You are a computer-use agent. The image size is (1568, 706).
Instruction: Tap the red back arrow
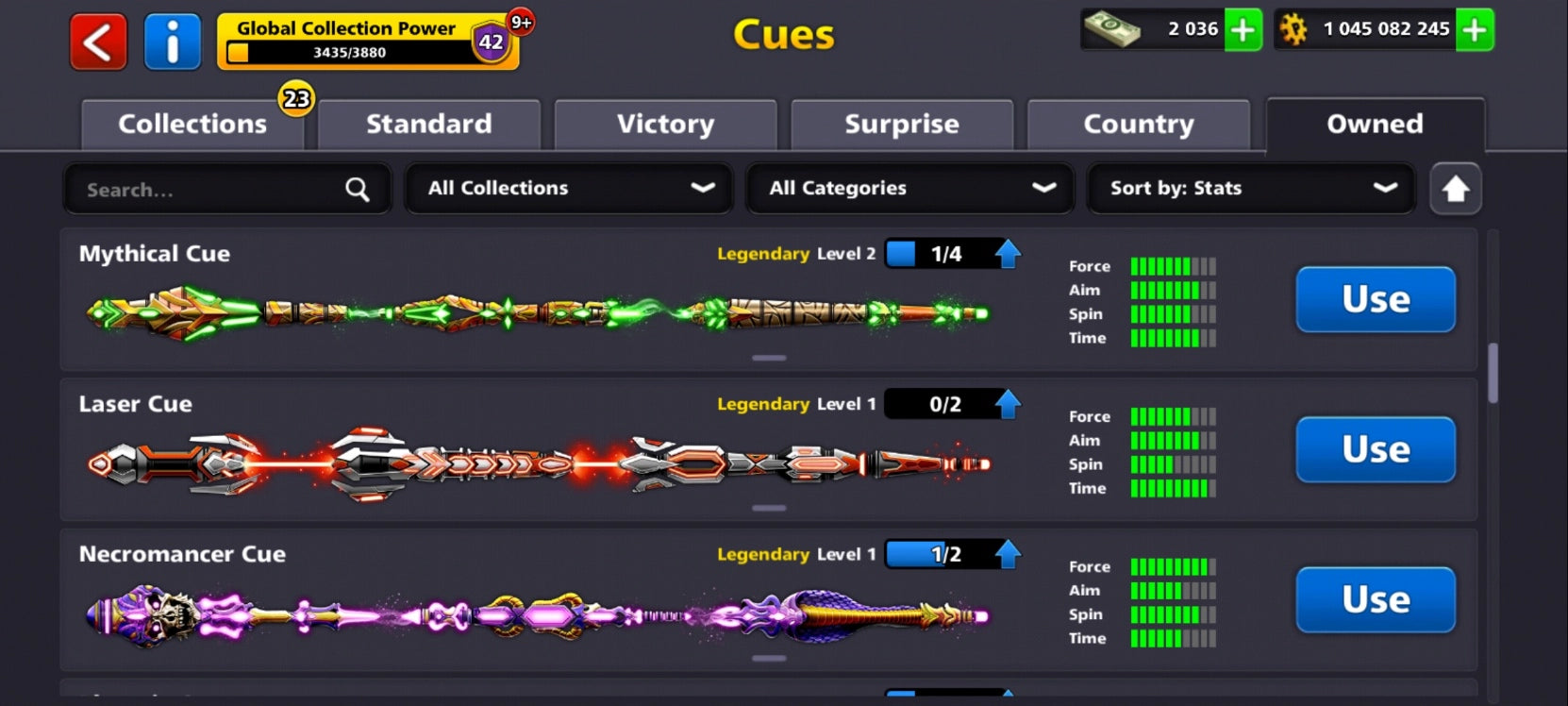click(x=97, y=42)
